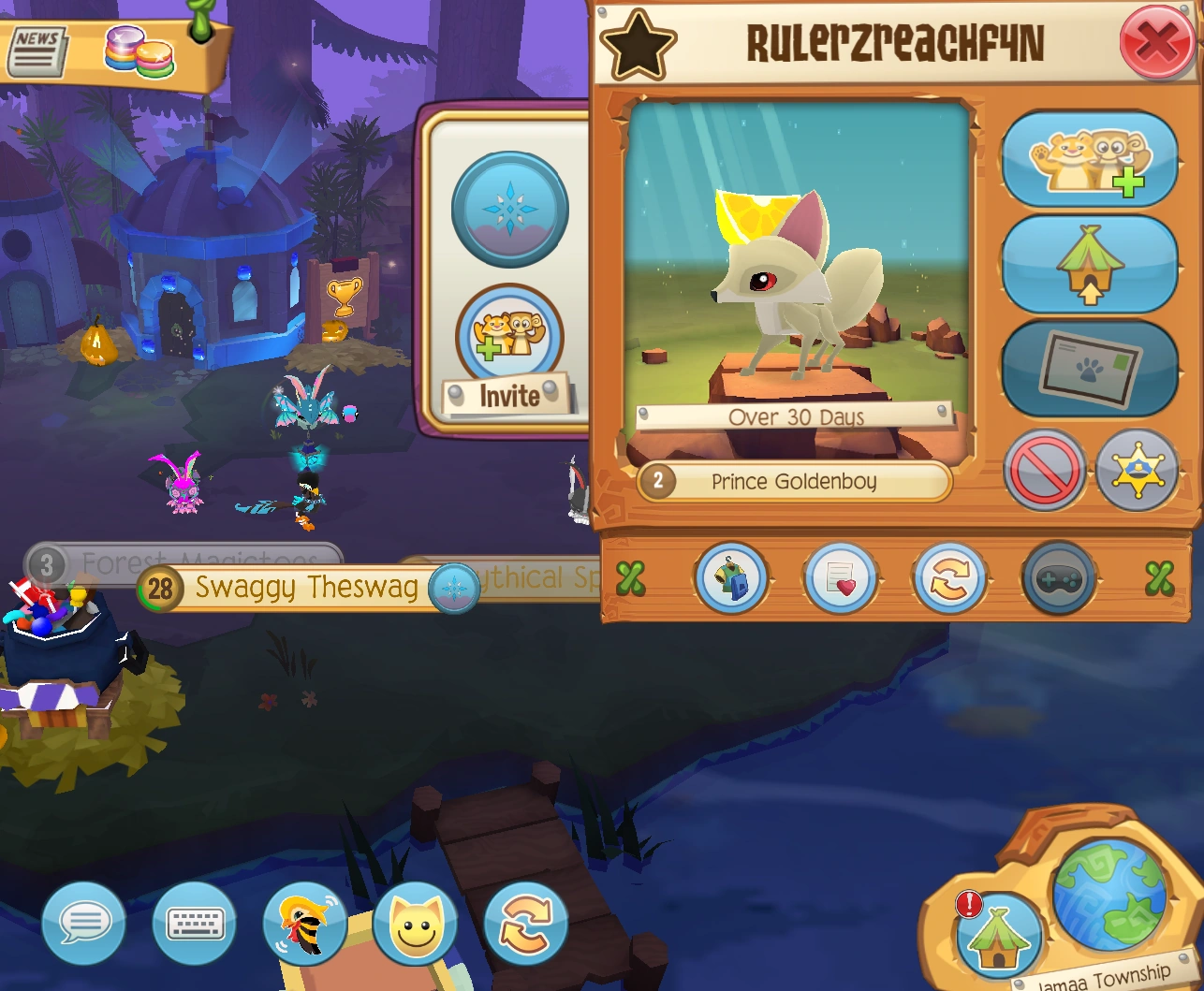Start a trade with the arrows icon
Image resolution: width=1204 pixels, height=991 pixels.
tap(949, 579)
